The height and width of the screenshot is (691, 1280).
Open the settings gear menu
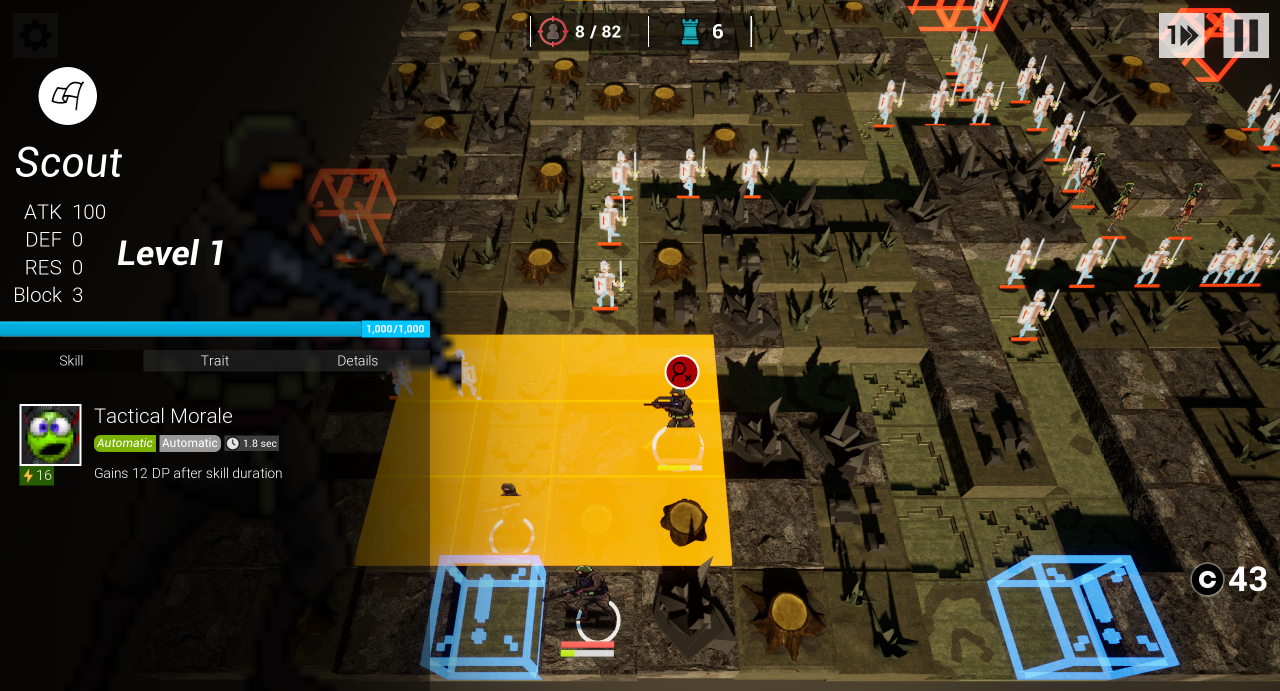point(35,36)
